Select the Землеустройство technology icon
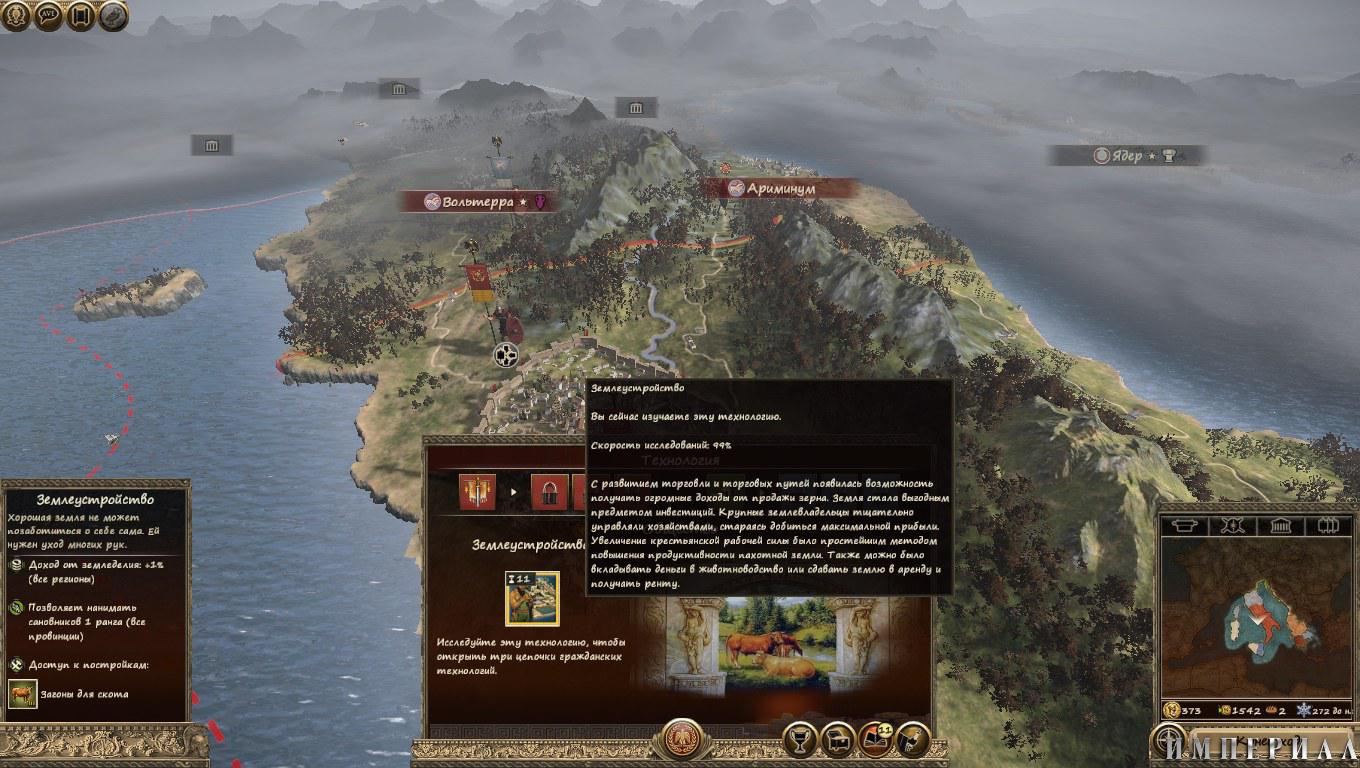This screenshot has height=768, width=1360. (532, 598)
